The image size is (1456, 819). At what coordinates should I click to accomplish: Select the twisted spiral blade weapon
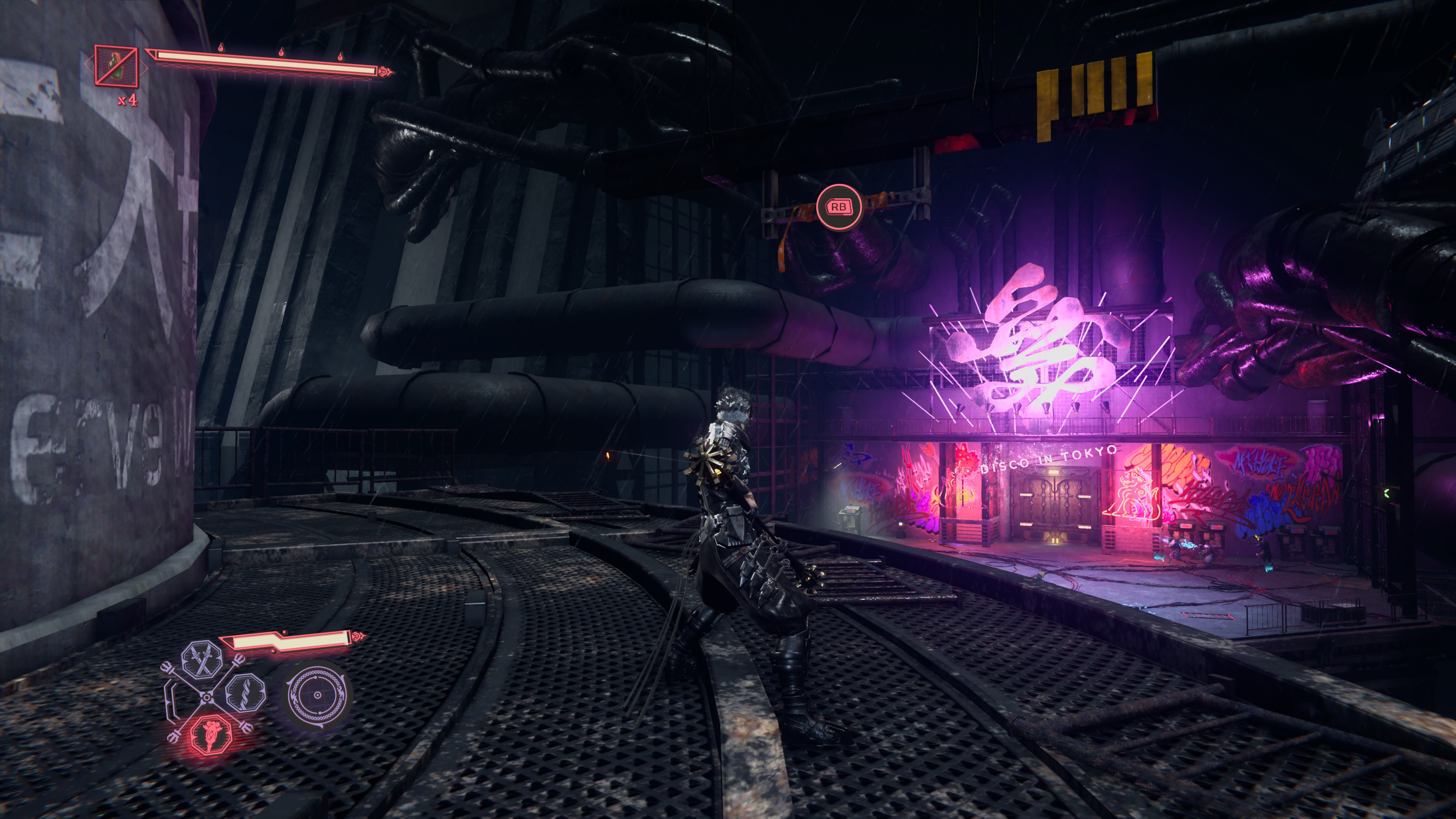tap(245, 692)
